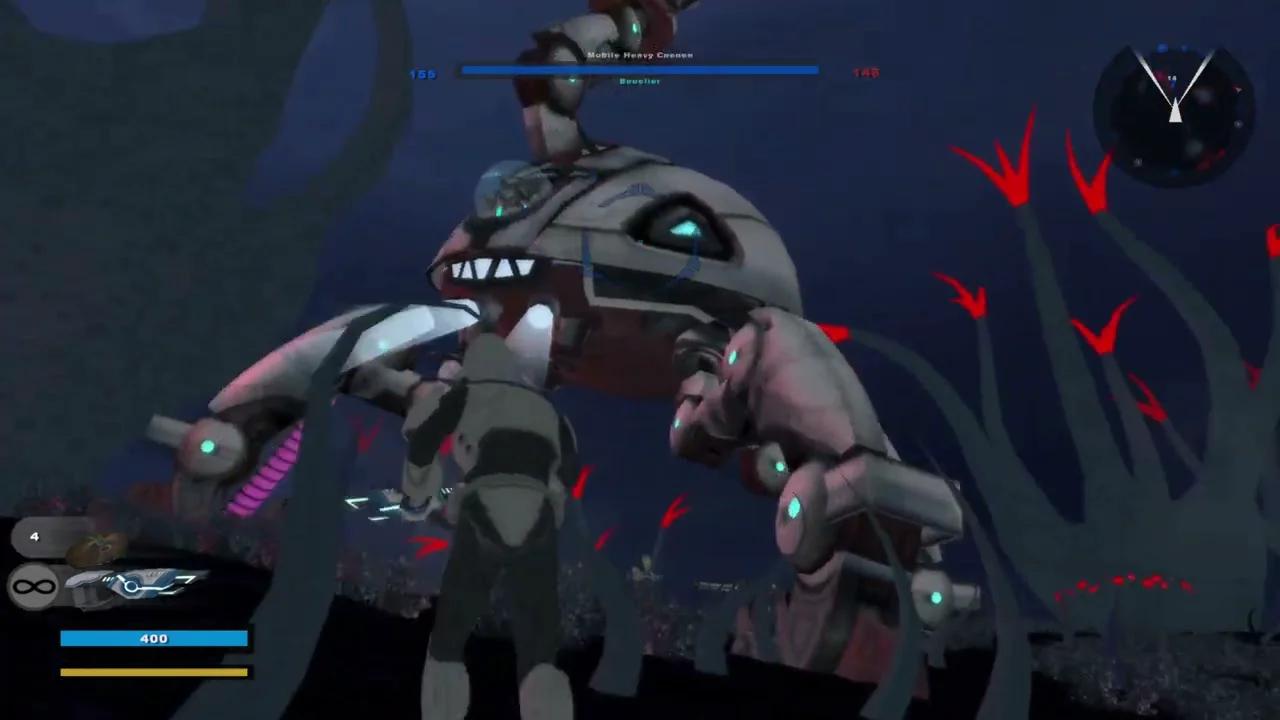Viewport: 1280px width, 720px height.
Task: Click the infinity reserve ammo symbol
Action: (32, 585)
